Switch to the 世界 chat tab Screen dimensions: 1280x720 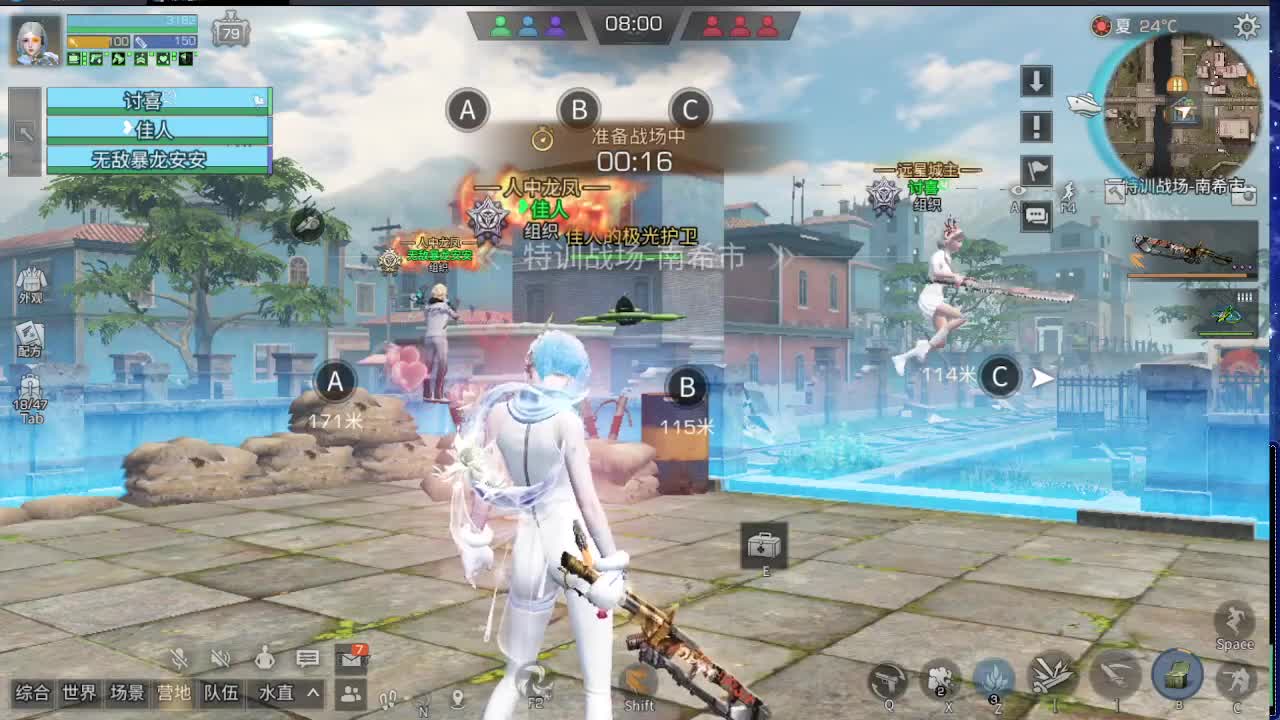[79, 692]
